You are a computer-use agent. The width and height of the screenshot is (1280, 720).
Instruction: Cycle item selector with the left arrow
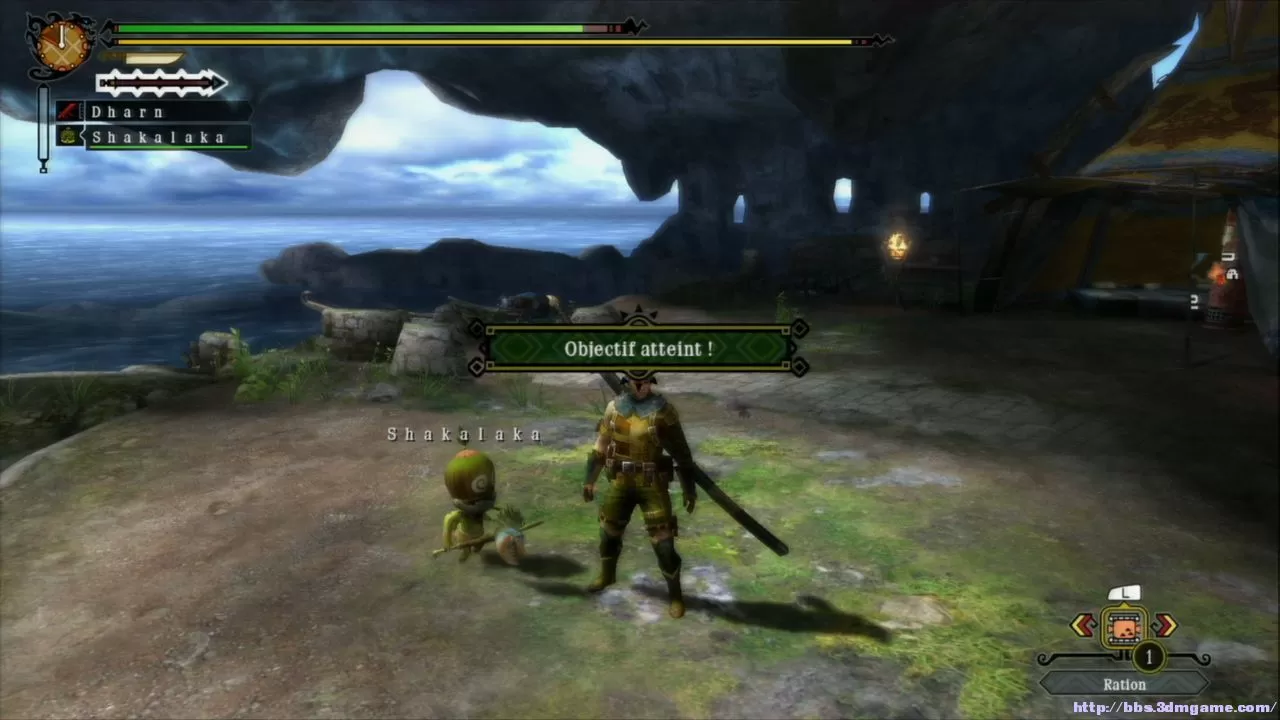pyautogui.click(x=1083, y=626)
